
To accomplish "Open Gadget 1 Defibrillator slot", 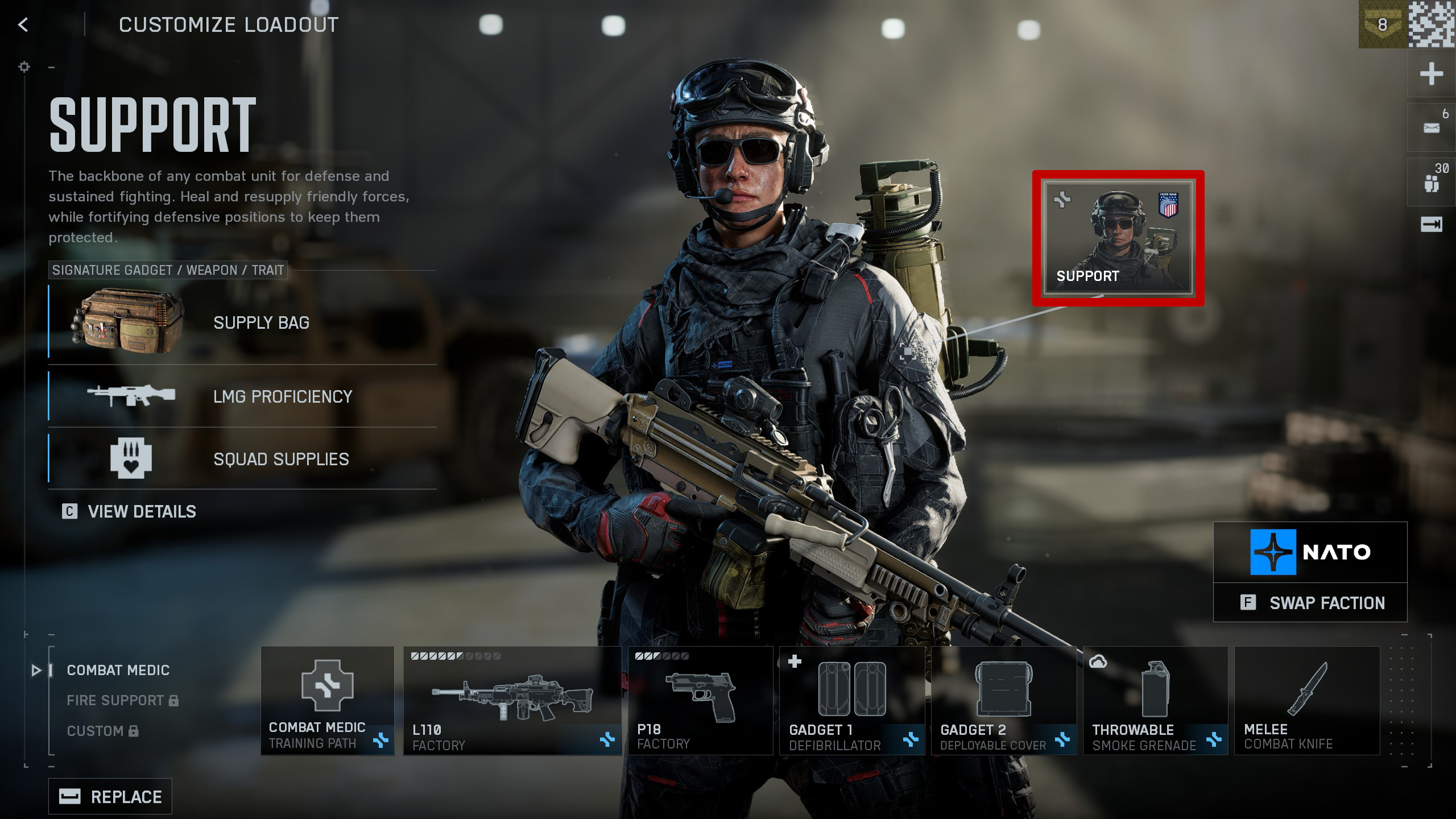I will click(852, 701).
